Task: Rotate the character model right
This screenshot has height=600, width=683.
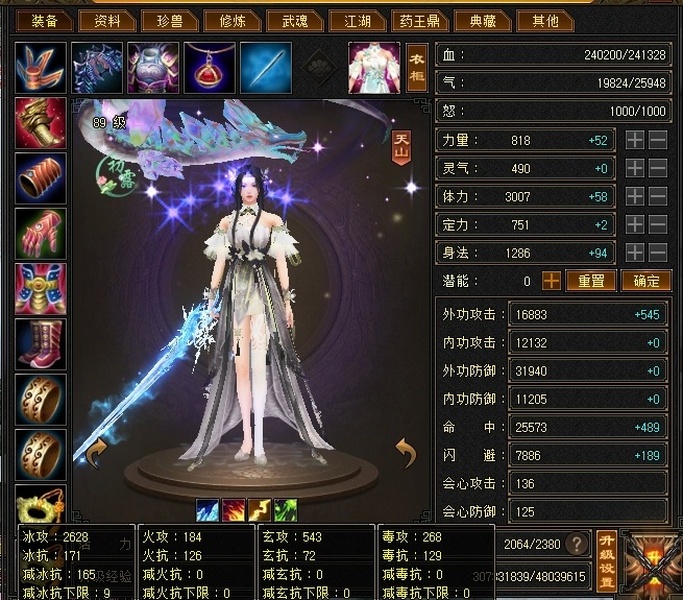Action: (405, 455)
